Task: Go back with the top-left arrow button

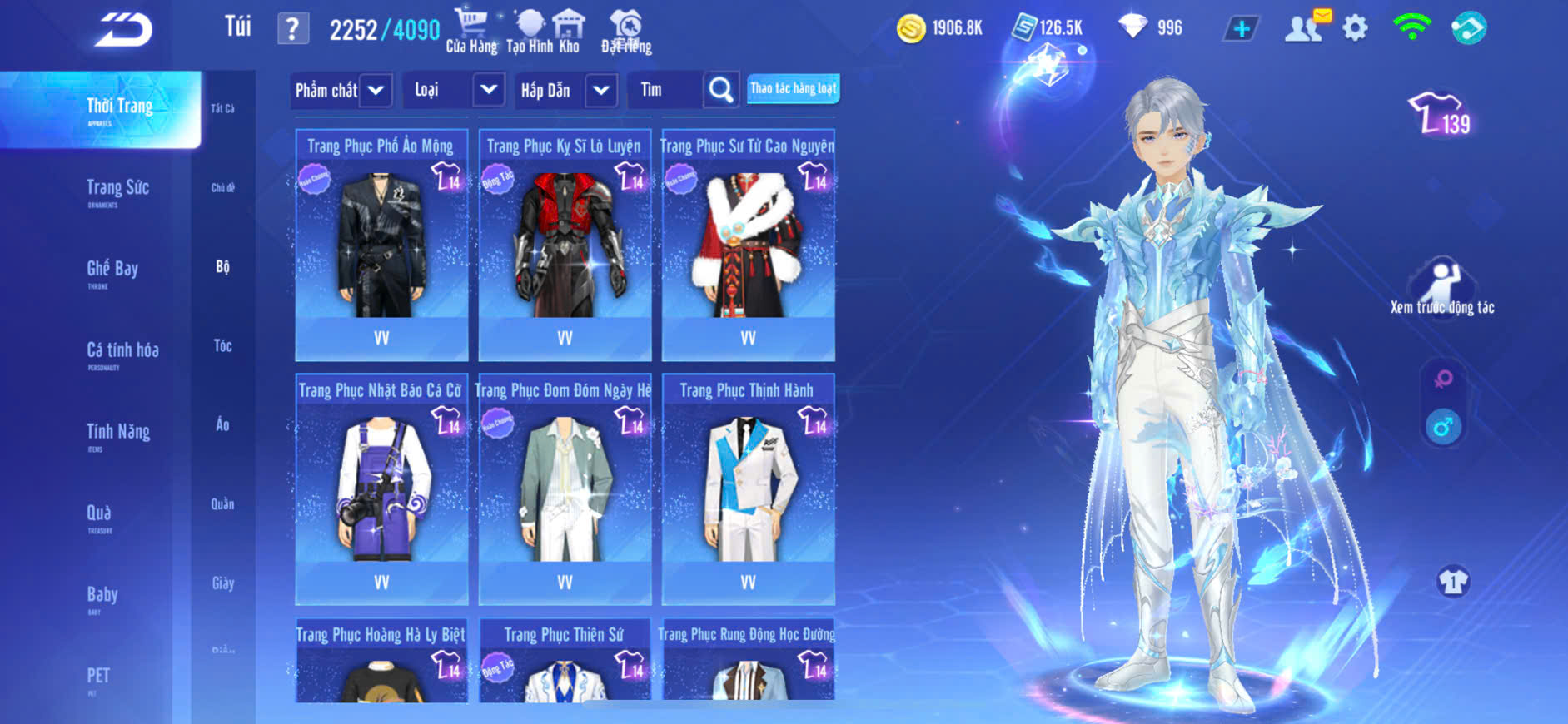Action: tap(123, 30)
